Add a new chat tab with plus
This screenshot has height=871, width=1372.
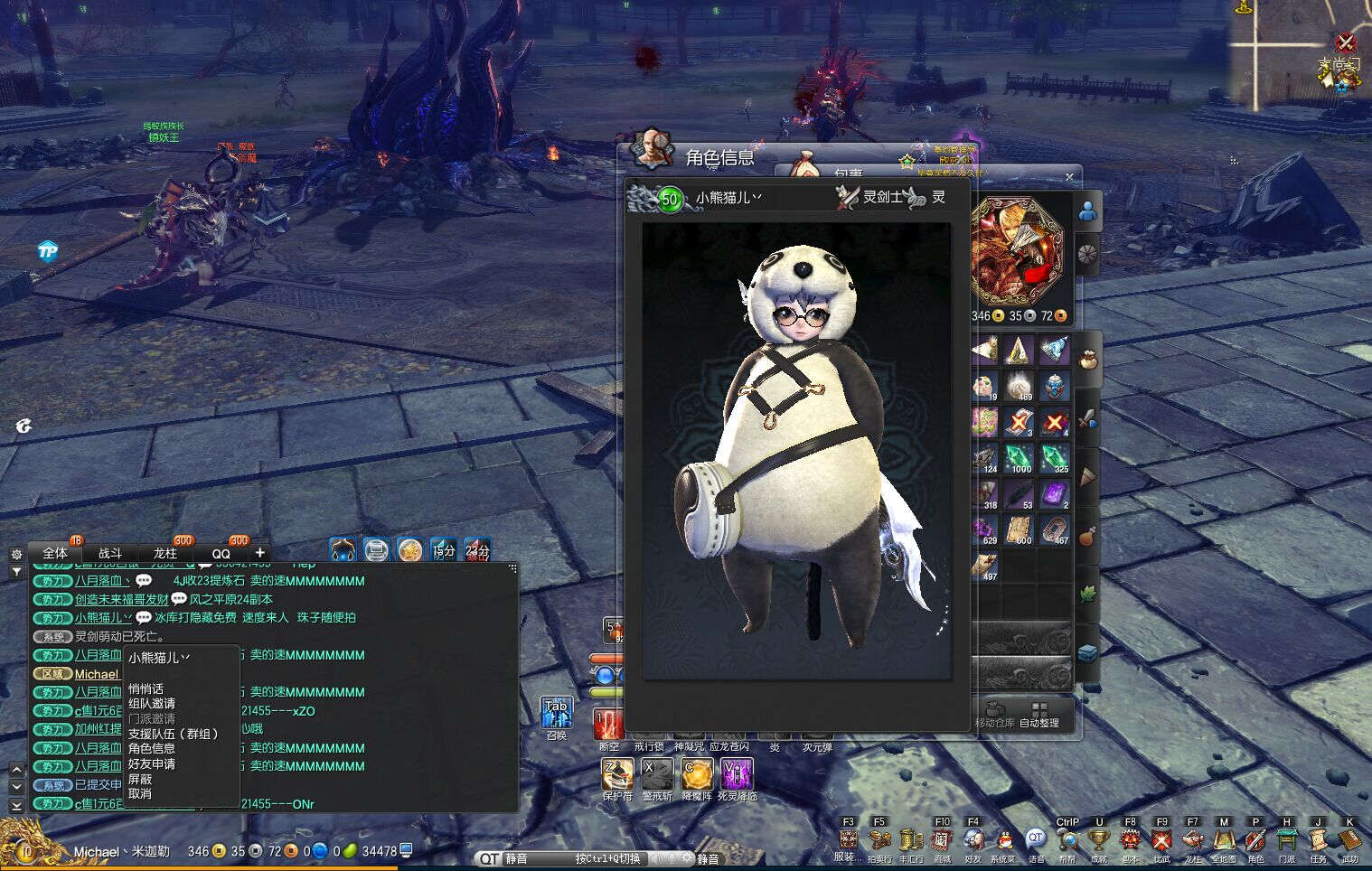point(260,552)
